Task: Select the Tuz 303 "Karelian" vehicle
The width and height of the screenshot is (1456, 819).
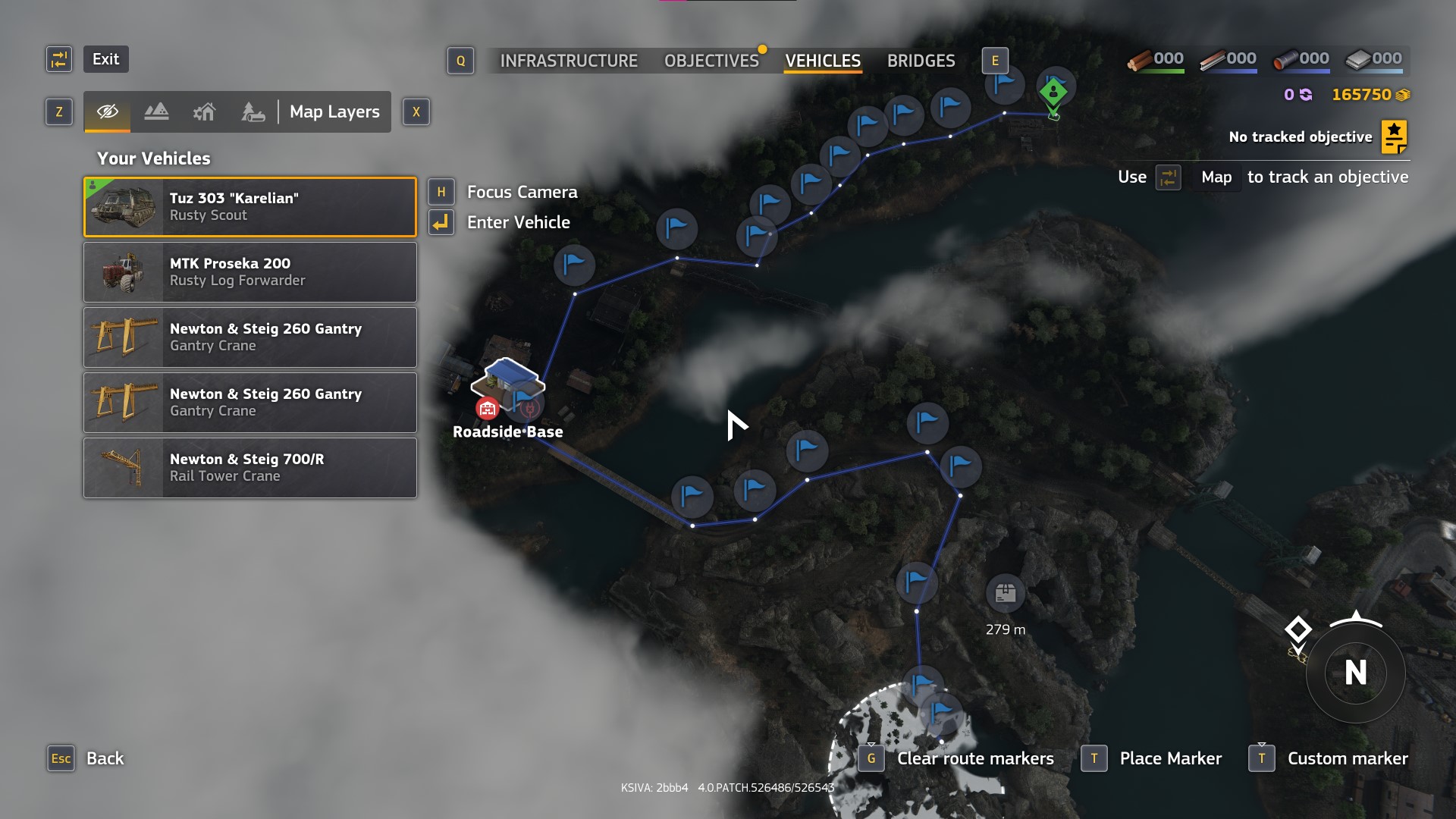Action: point(250,207)
